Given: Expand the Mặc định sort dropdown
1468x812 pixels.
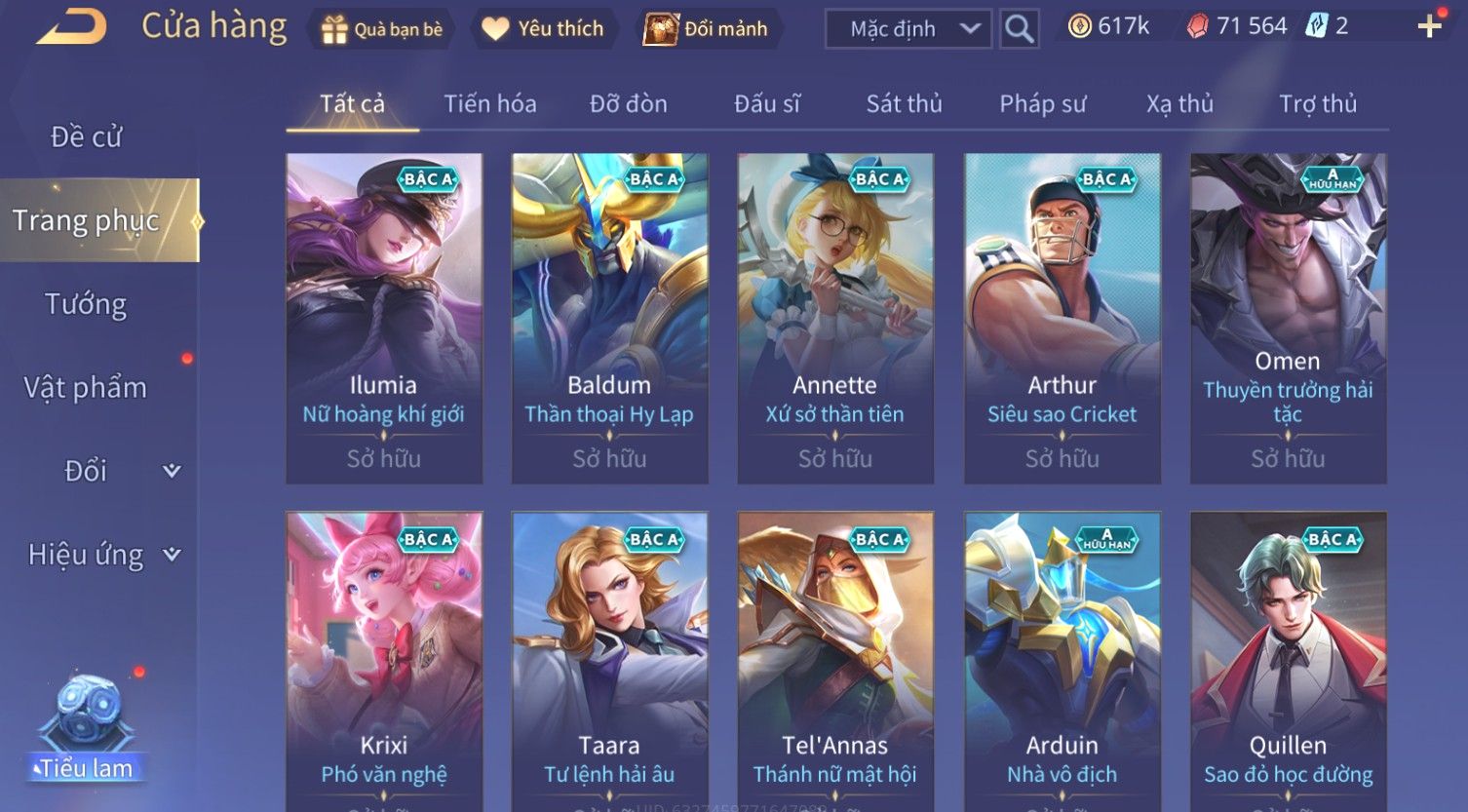Looking at the screenshot, I should [908, 29].
